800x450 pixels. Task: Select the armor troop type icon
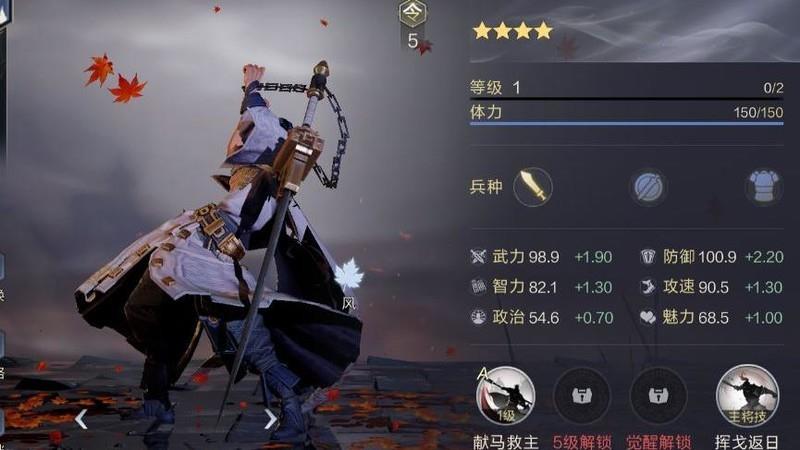coord(763,187)
